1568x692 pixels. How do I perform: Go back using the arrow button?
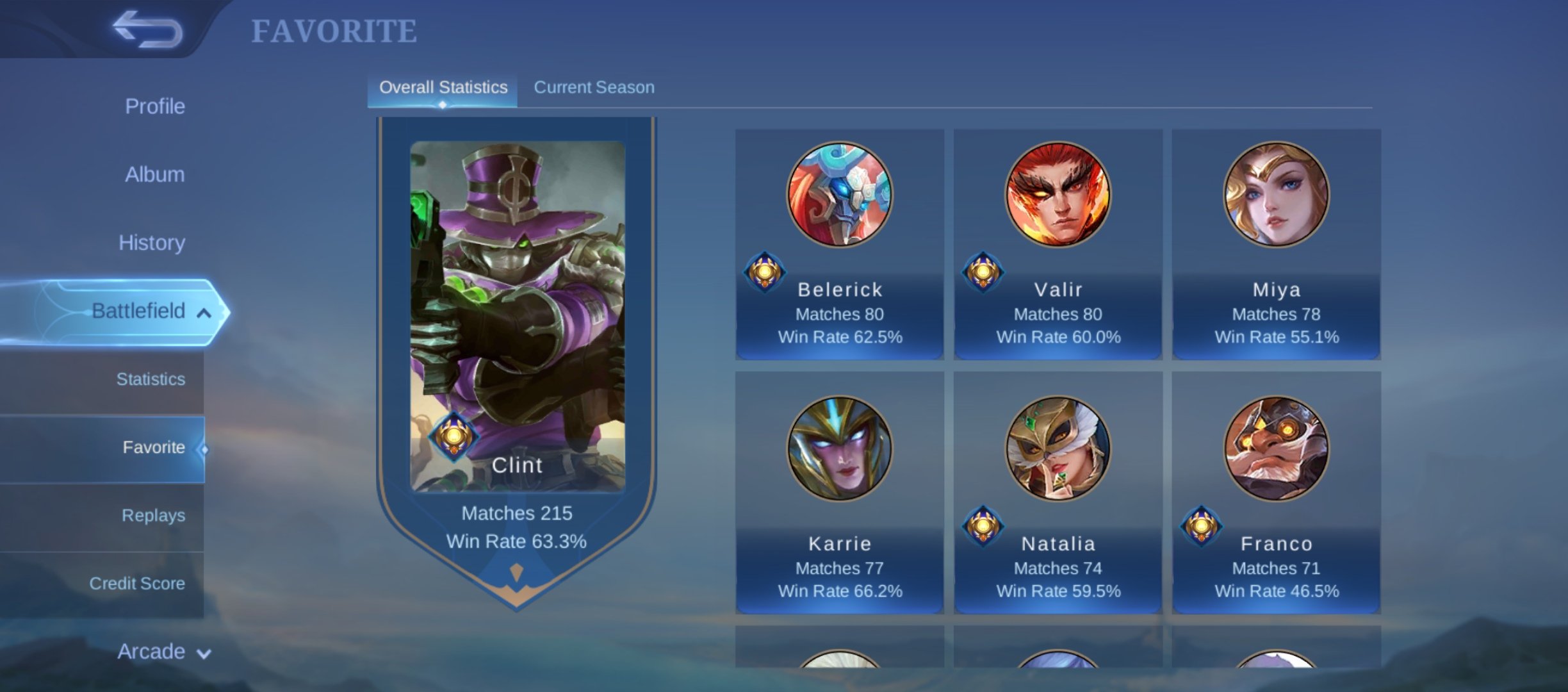(147, 29)
